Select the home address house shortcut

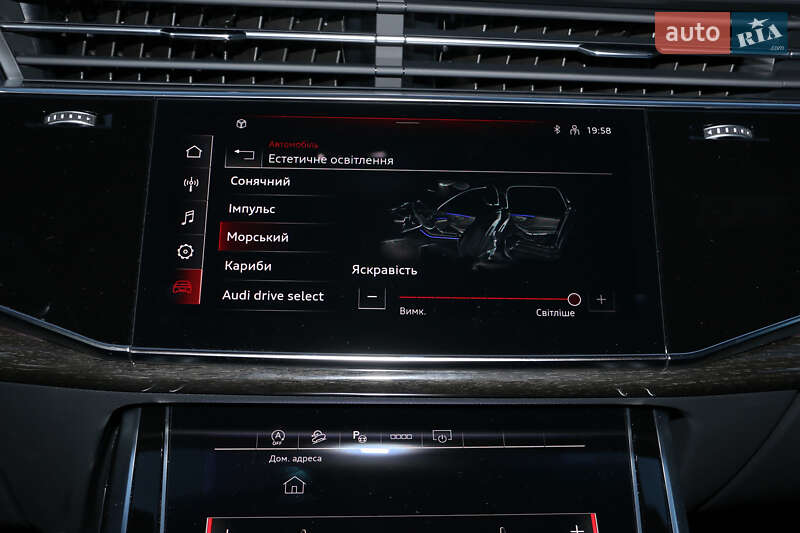[x=294, y=485]
